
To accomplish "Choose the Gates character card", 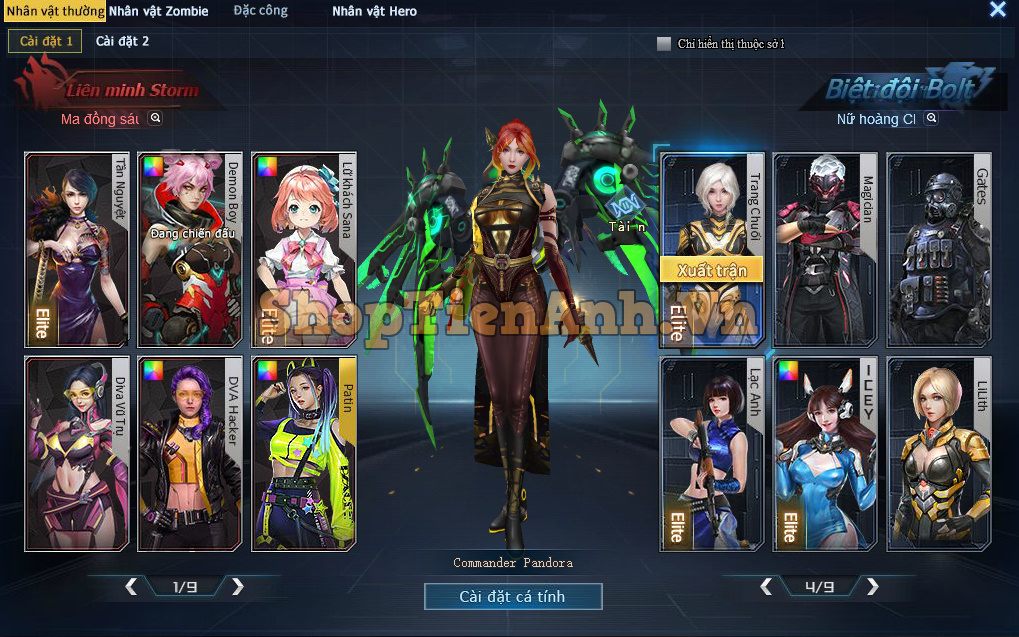I will click(x=939, y=250).
